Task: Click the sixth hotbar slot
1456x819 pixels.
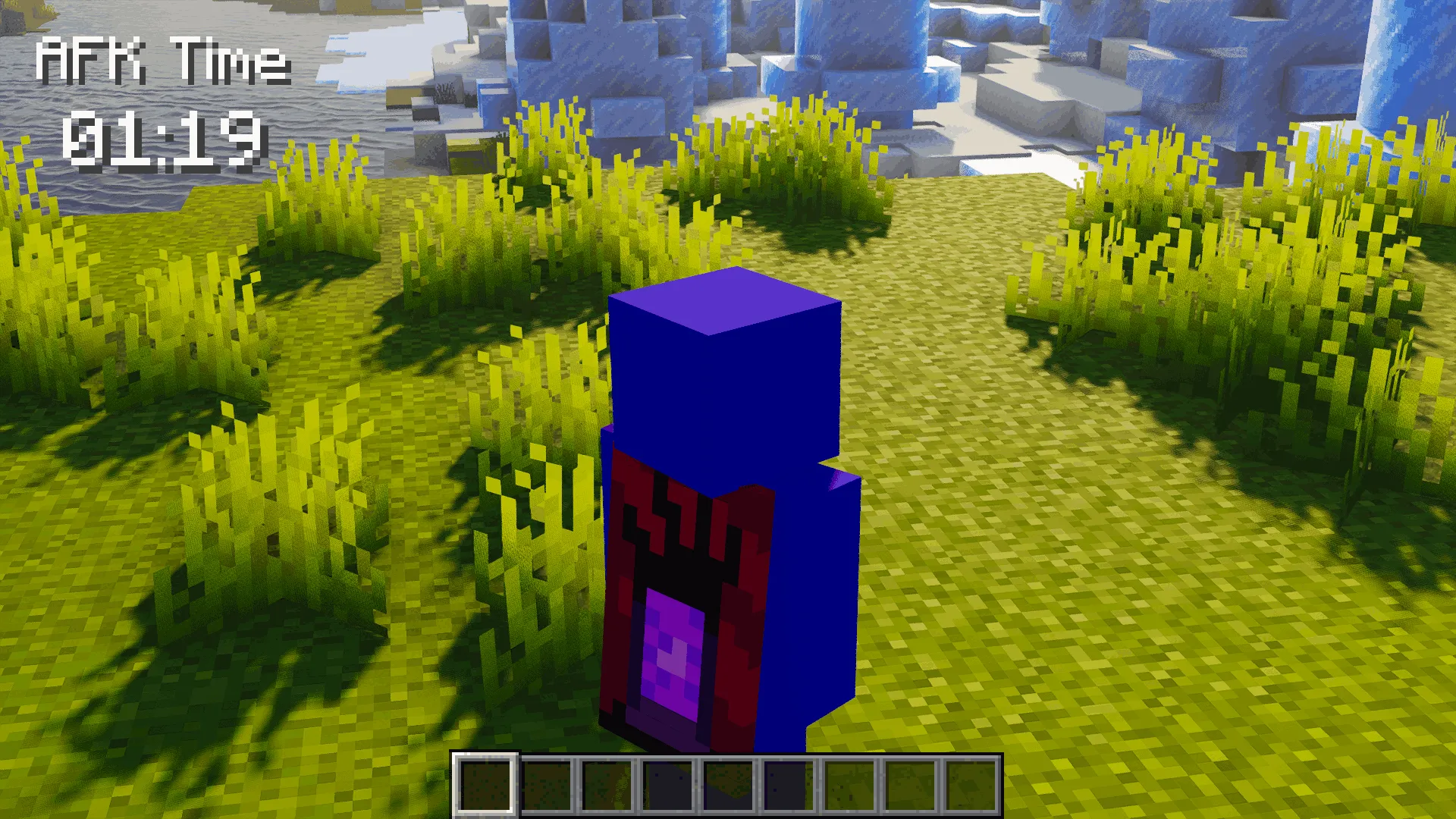Action: click(789, 785)
